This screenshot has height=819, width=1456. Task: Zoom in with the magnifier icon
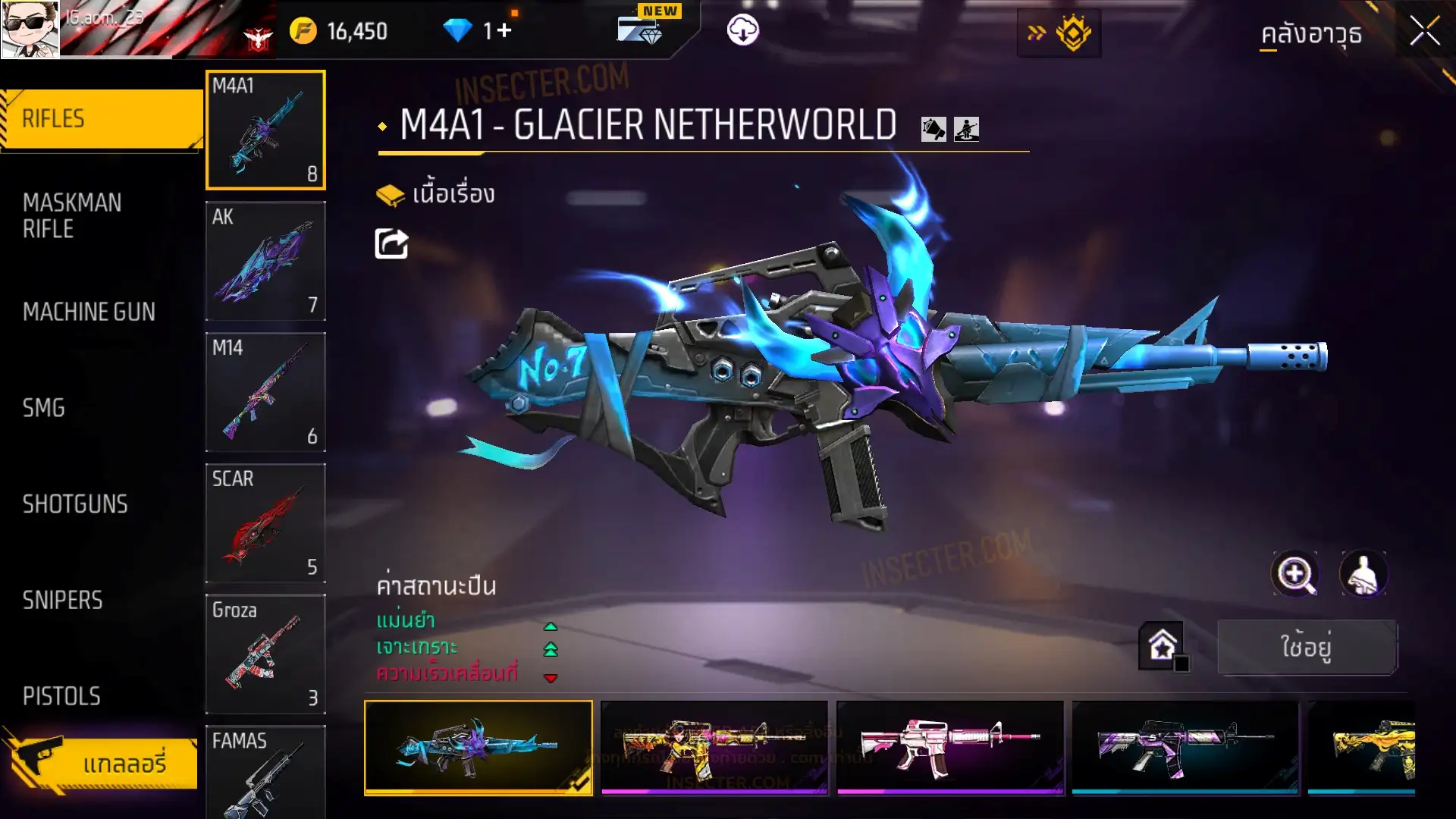pos(1294,574)
